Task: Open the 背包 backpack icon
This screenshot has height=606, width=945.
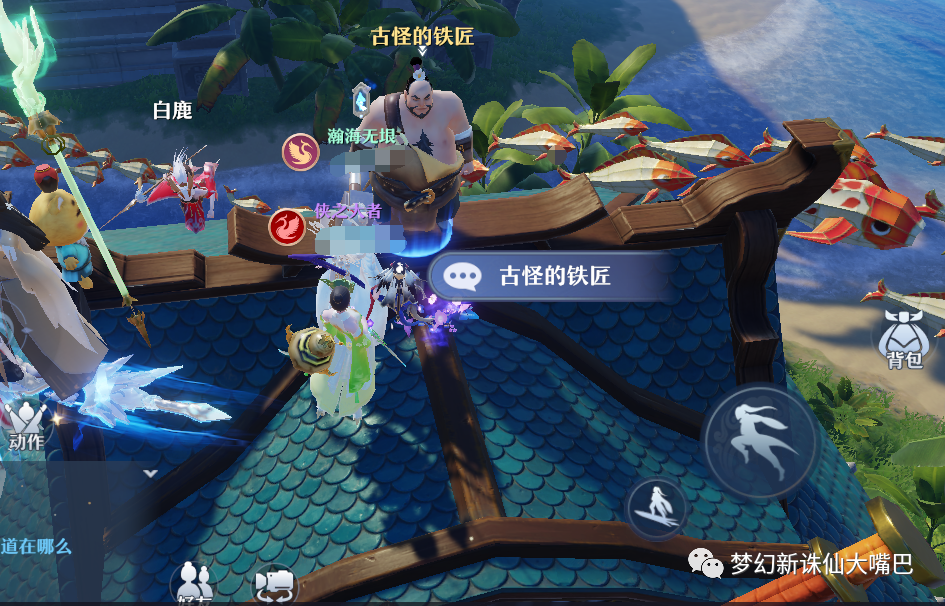Action: pyautogui.click(x=904, y=340)
